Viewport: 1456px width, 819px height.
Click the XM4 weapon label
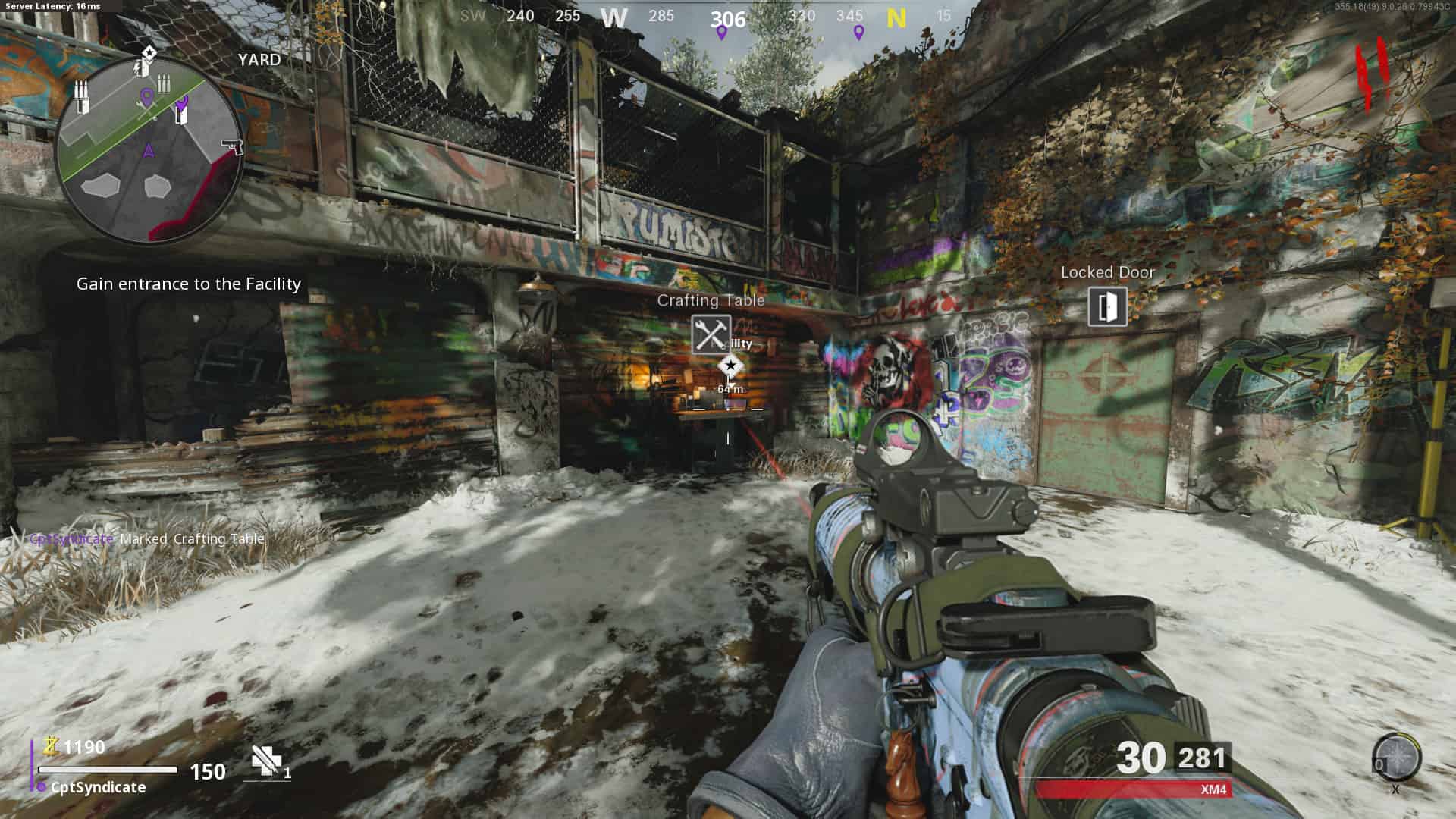coord(1213,789)
